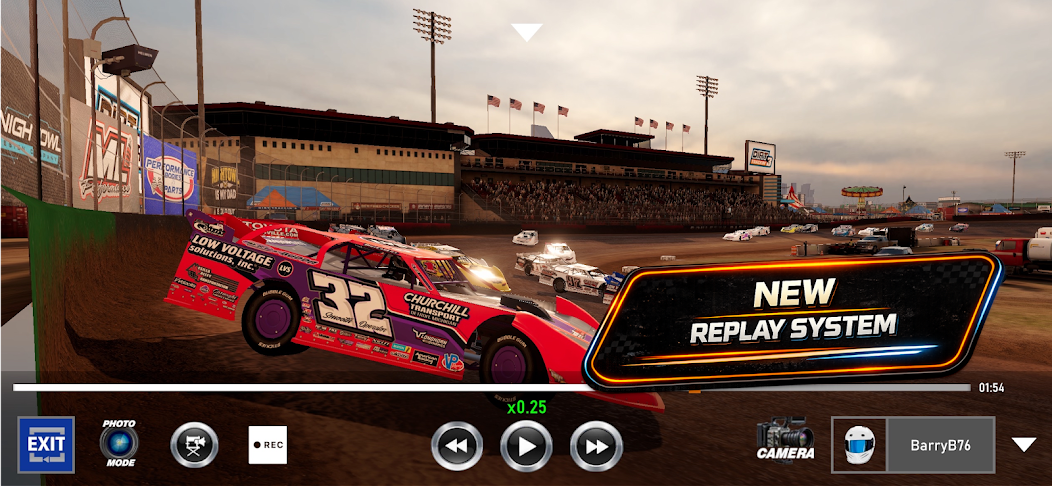This screenshot has height=486, width=1052.
Task: Change the Camera view
Action: click(785, 441)
